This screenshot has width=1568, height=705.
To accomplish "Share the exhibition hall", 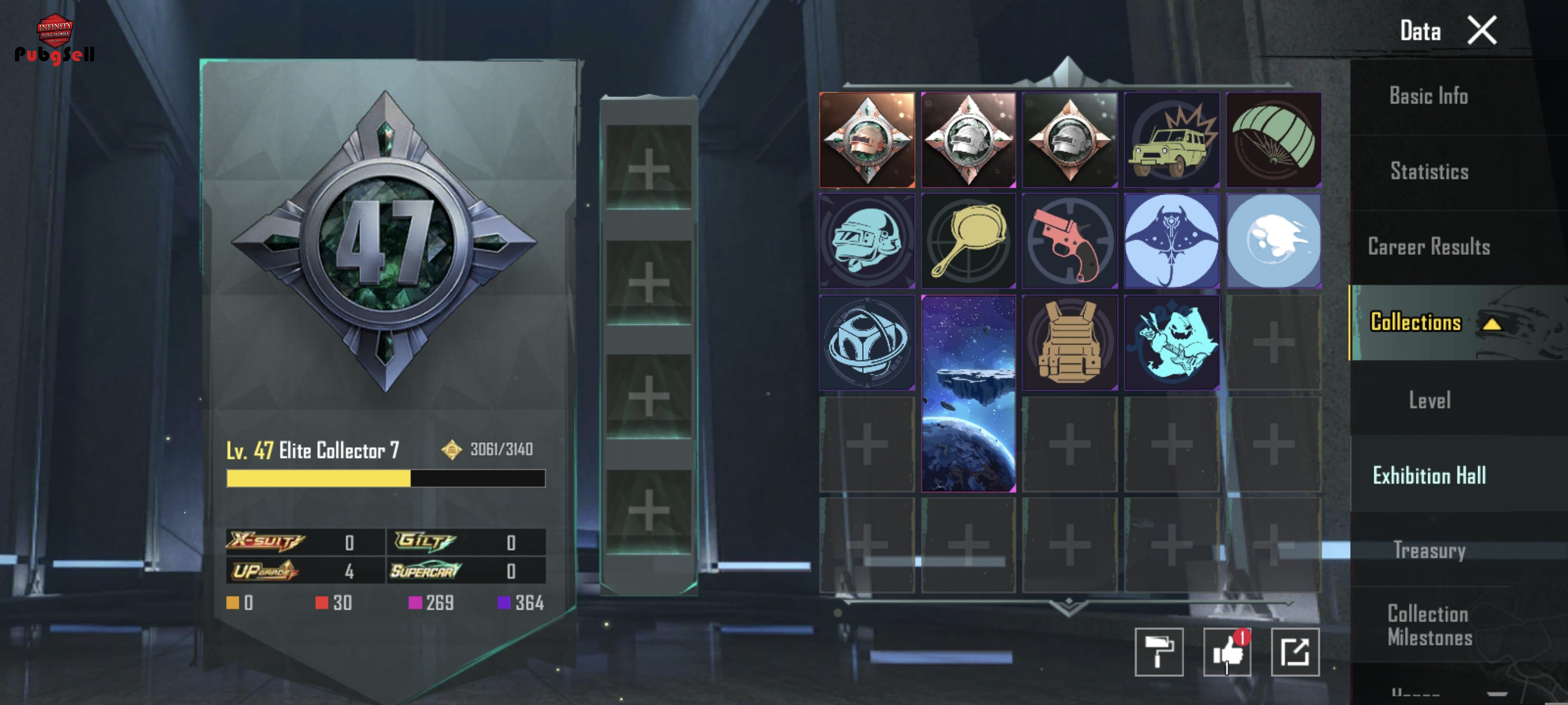I will [x=1295, y=652].
